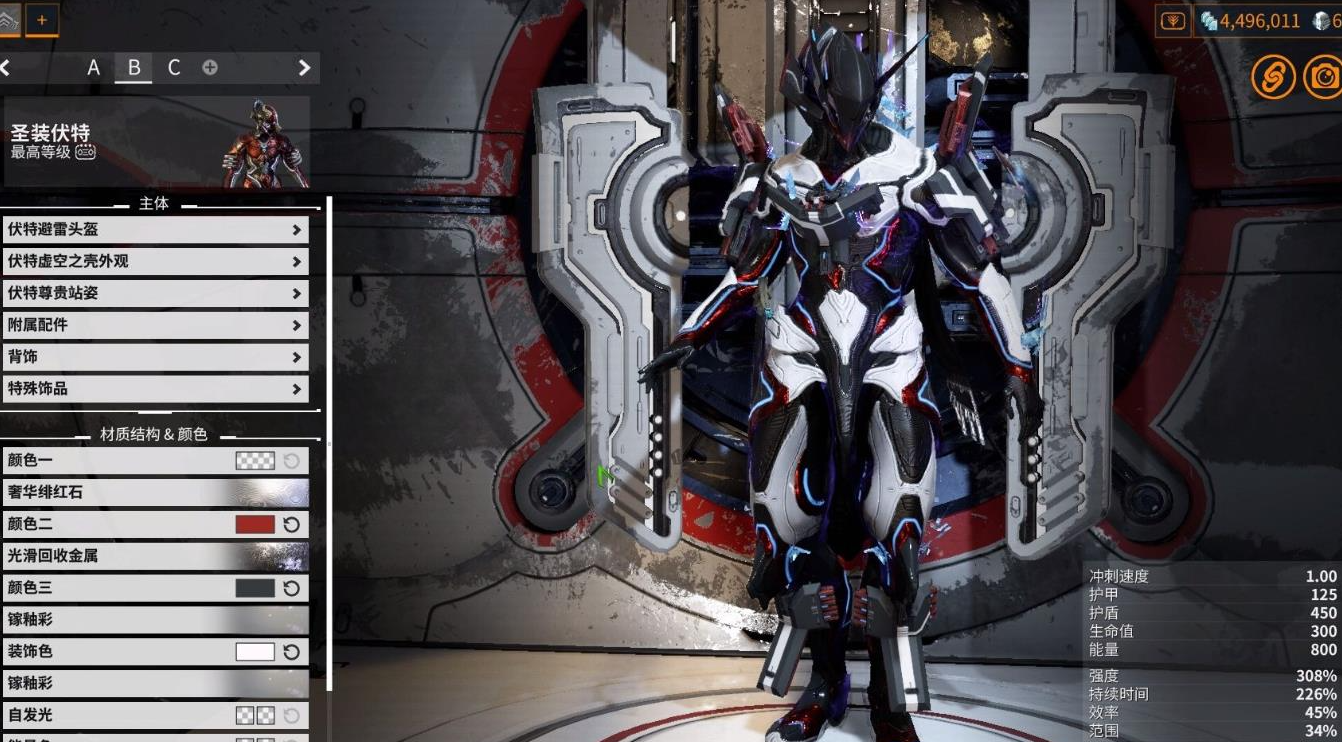Open the orange camera capture button

(1324, 76)
